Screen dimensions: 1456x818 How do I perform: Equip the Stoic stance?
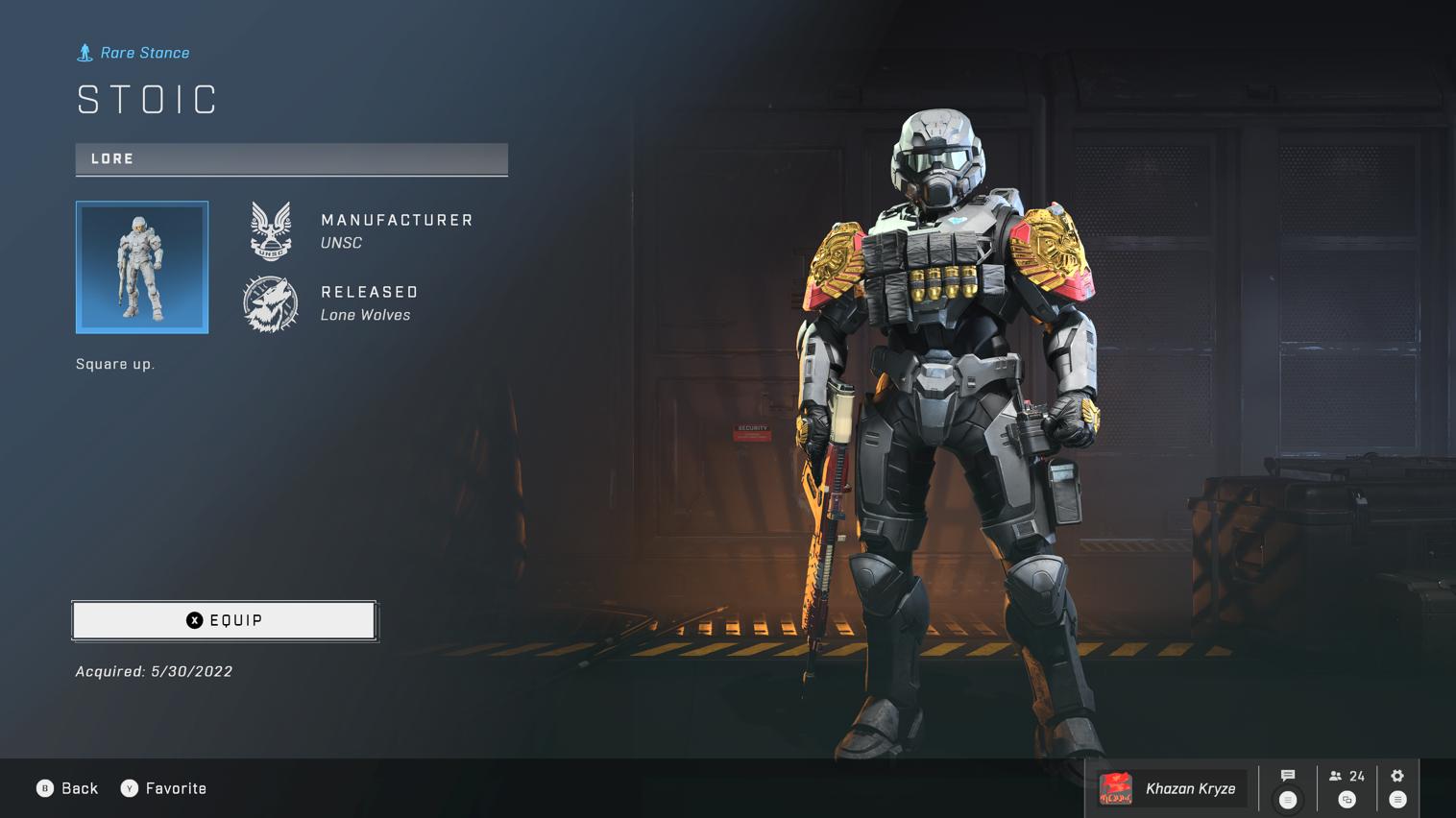[224, 620]
